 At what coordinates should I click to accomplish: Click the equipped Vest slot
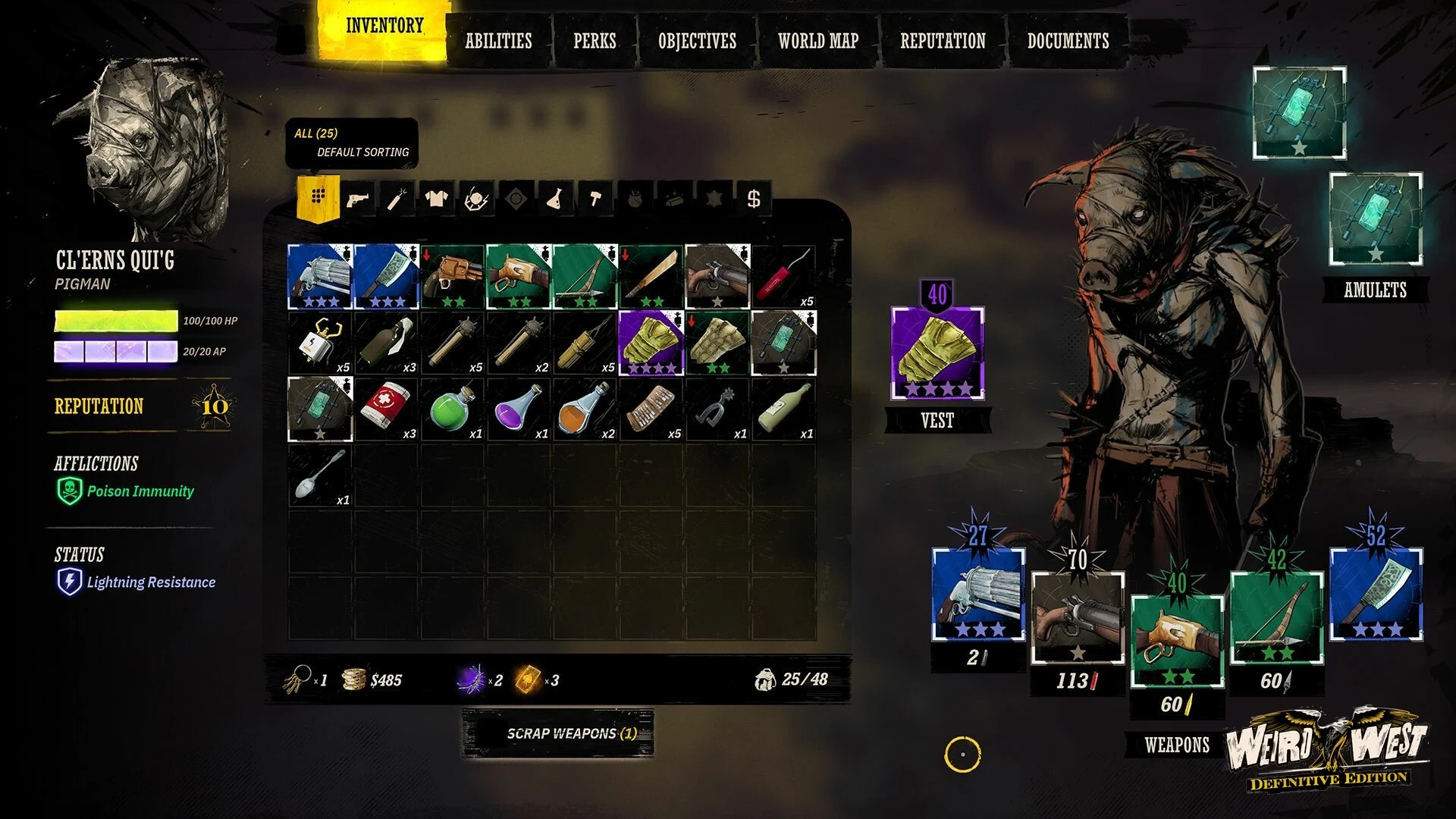pyautogui.click(x=937, y=353)
